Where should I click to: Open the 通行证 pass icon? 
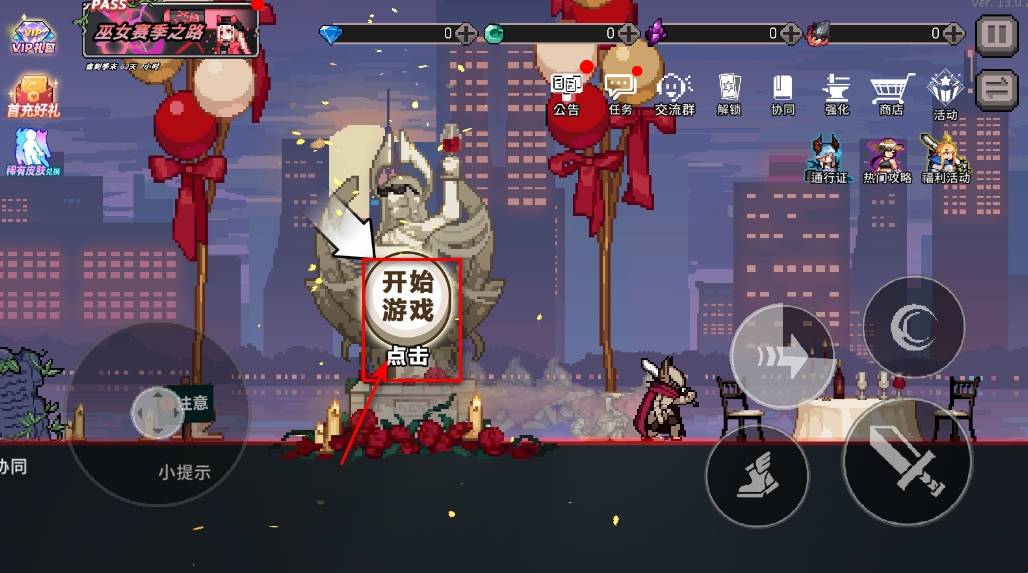pyautogui.click(x=829, y=159)
